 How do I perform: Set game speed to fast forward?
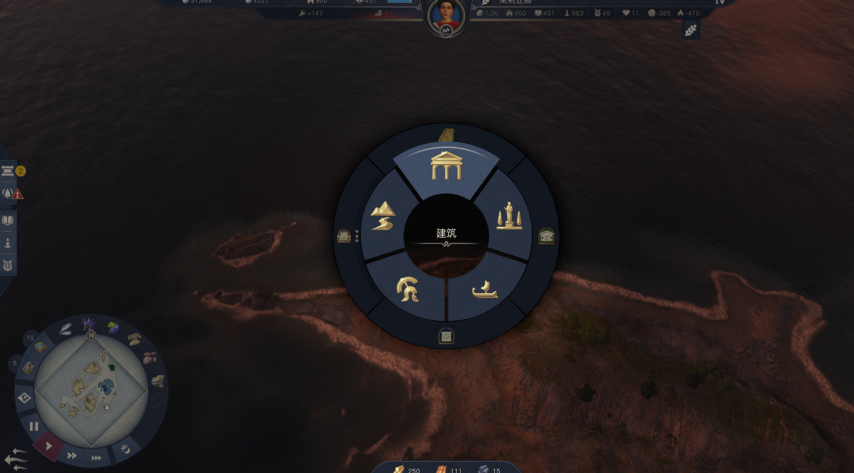pos(71,455)
